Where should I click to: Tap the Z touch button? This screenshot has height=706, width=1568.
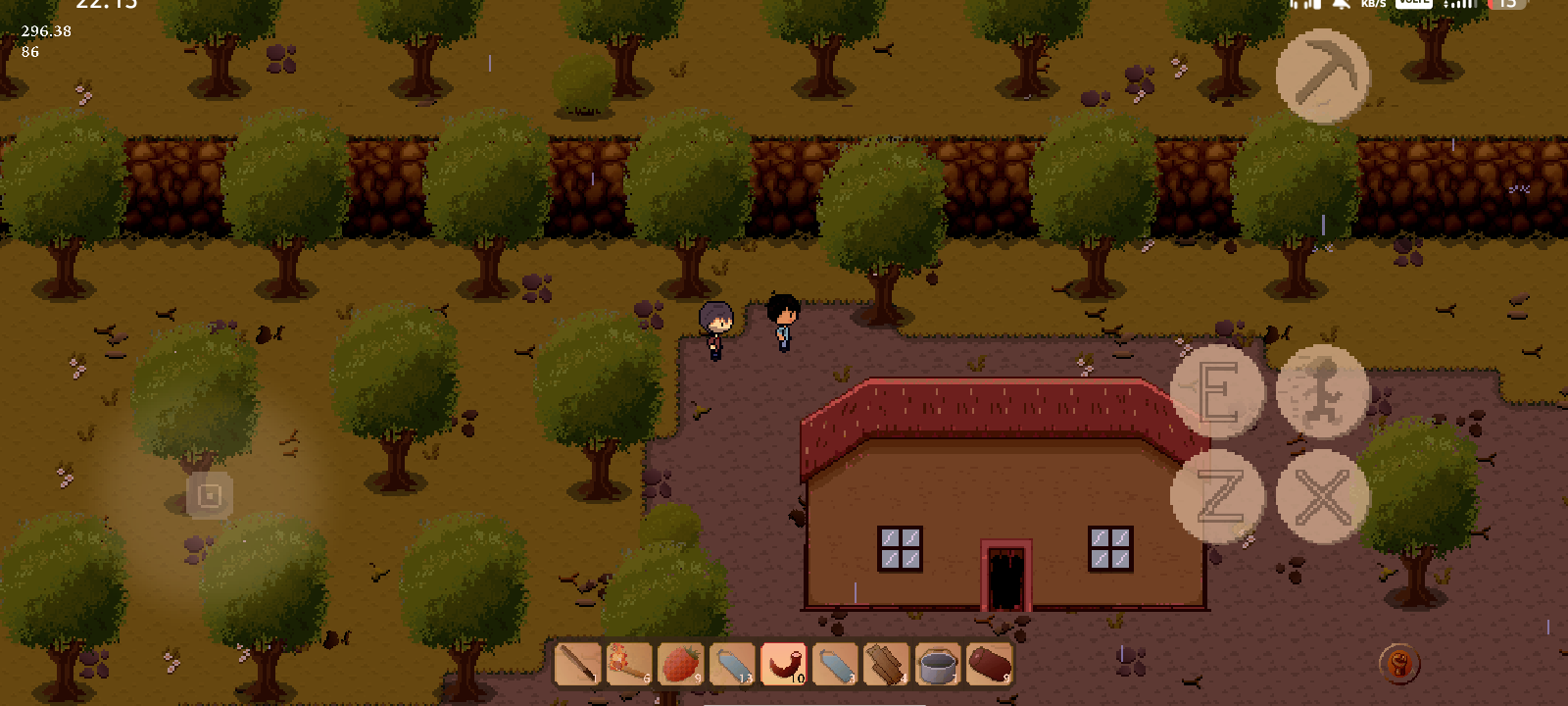[x=1217, y=496]
